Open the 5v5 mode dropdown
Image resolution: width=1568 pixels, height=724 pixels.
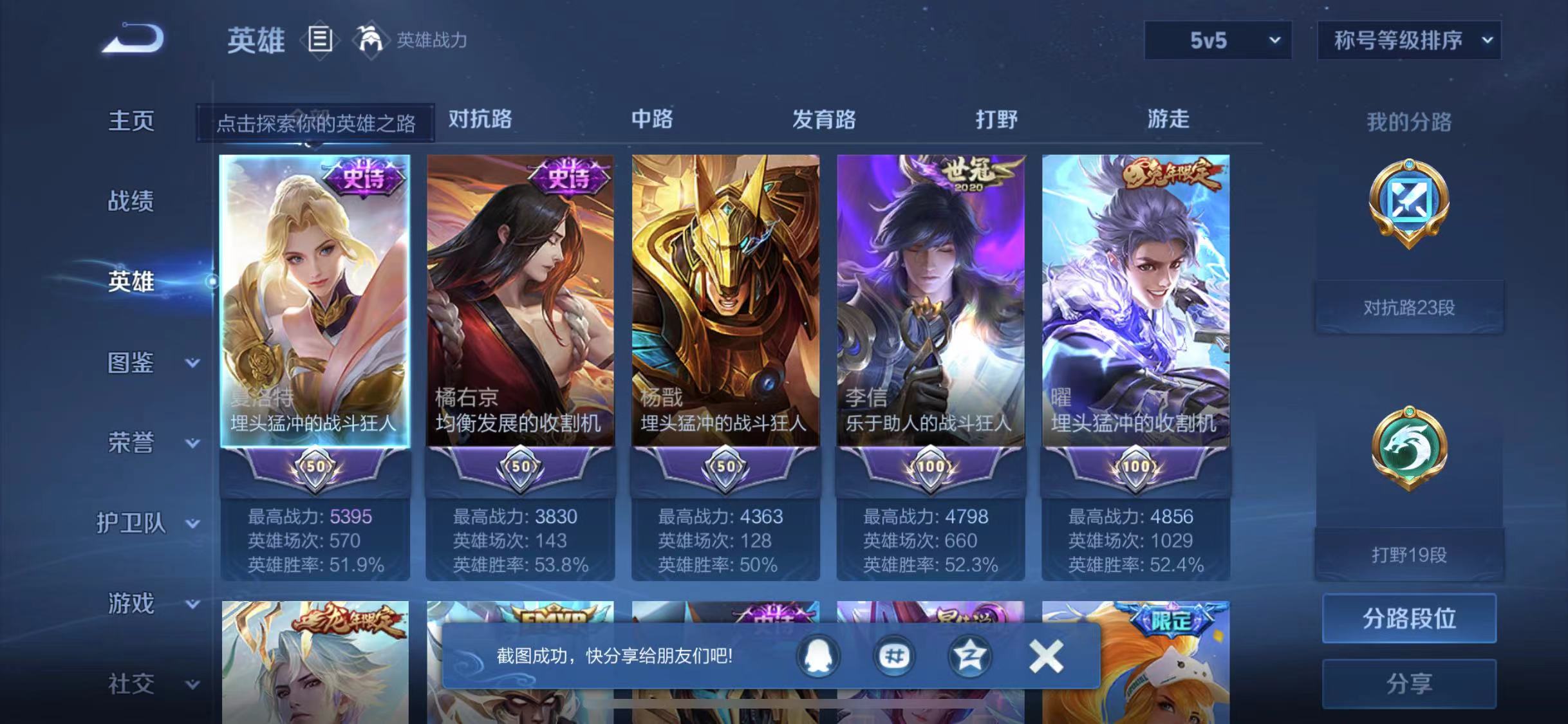1217,40
